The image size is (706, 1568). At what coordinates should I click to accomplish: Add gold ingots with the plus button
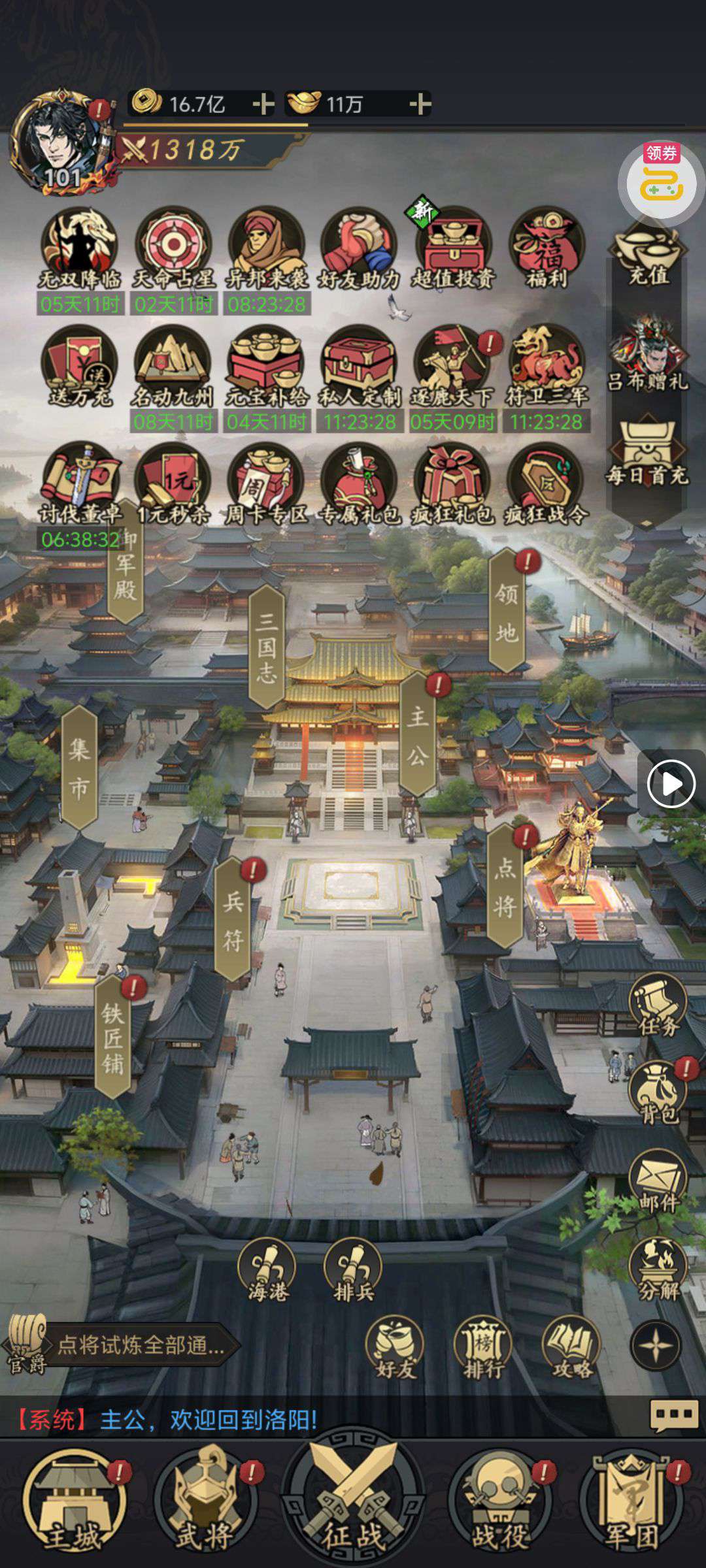pyautogui.click(x=420, y=104)
